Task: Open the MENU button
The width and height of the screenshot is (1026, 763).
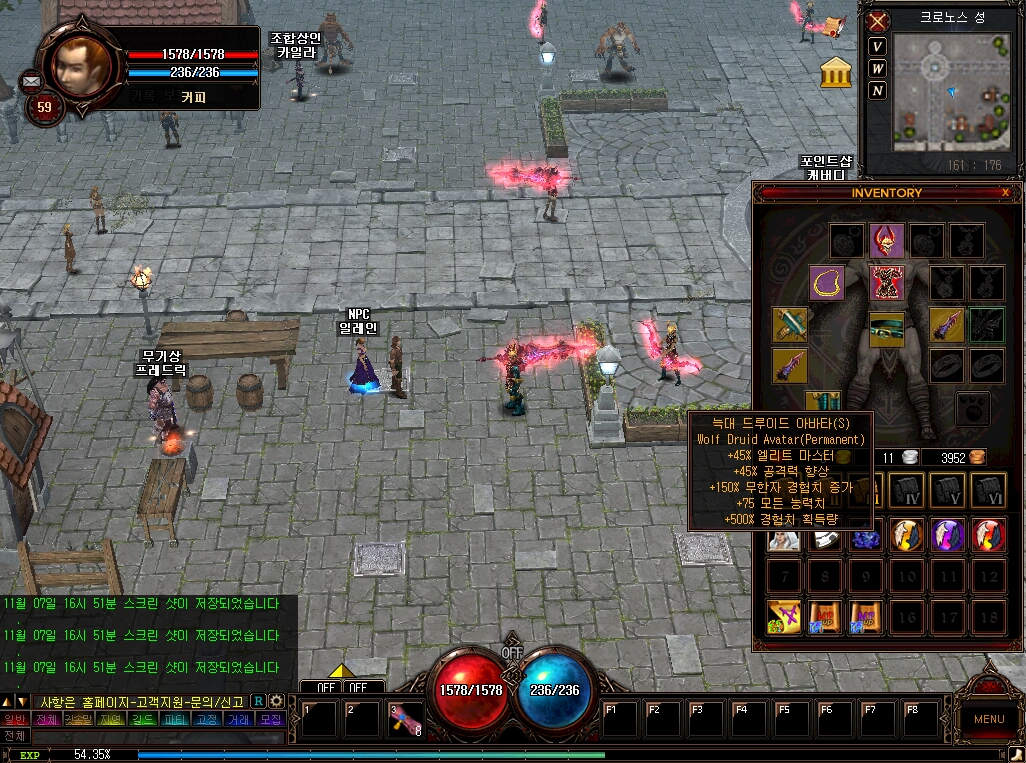Action: point(988,718)
